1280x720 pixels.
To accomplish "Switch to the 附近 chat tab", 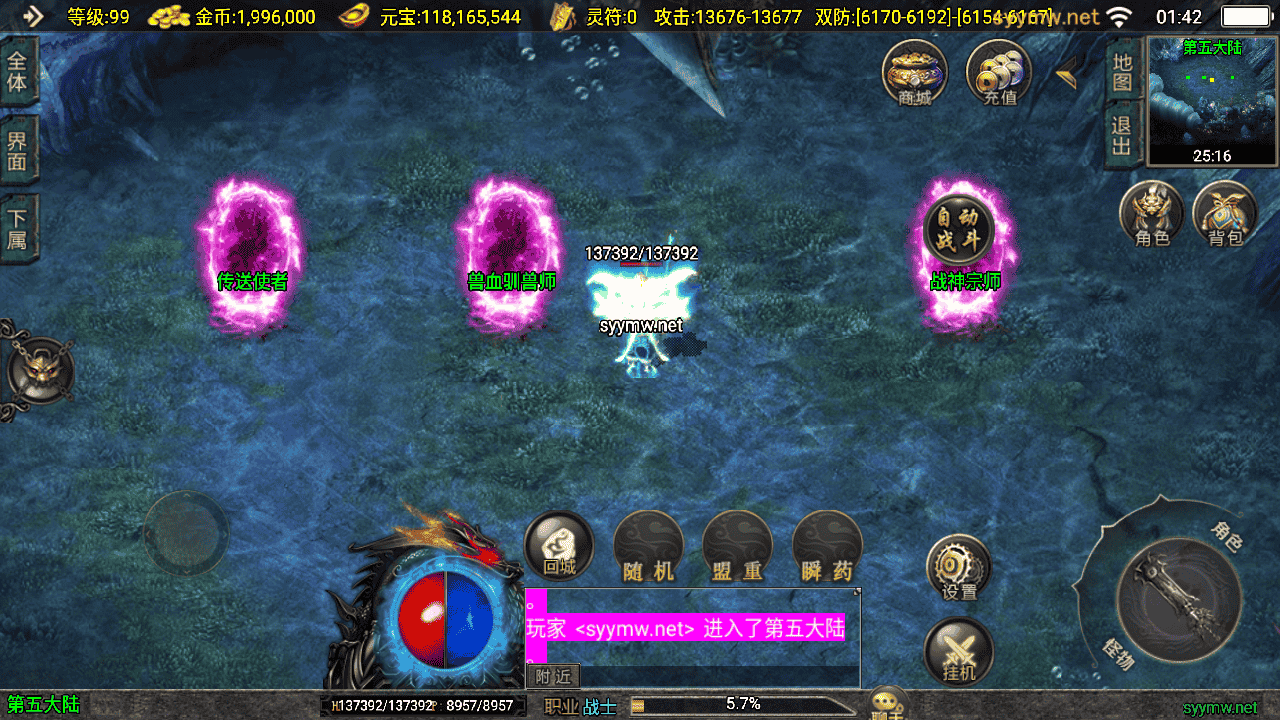I will [x=552, y=677].
